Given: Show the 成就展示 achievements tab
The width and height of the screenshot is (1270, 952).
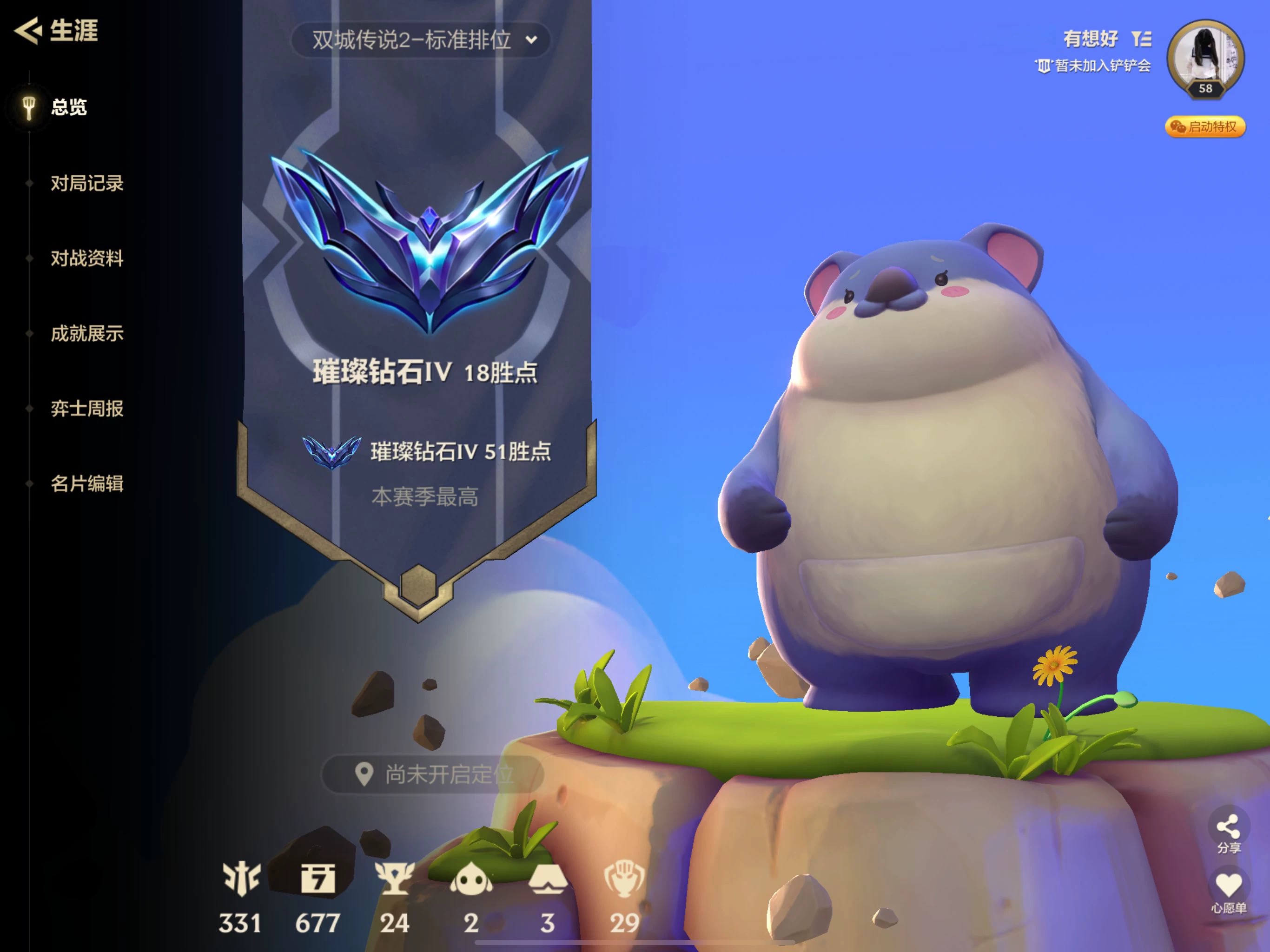Looking at the screenshot, I should tap(86, 334).
